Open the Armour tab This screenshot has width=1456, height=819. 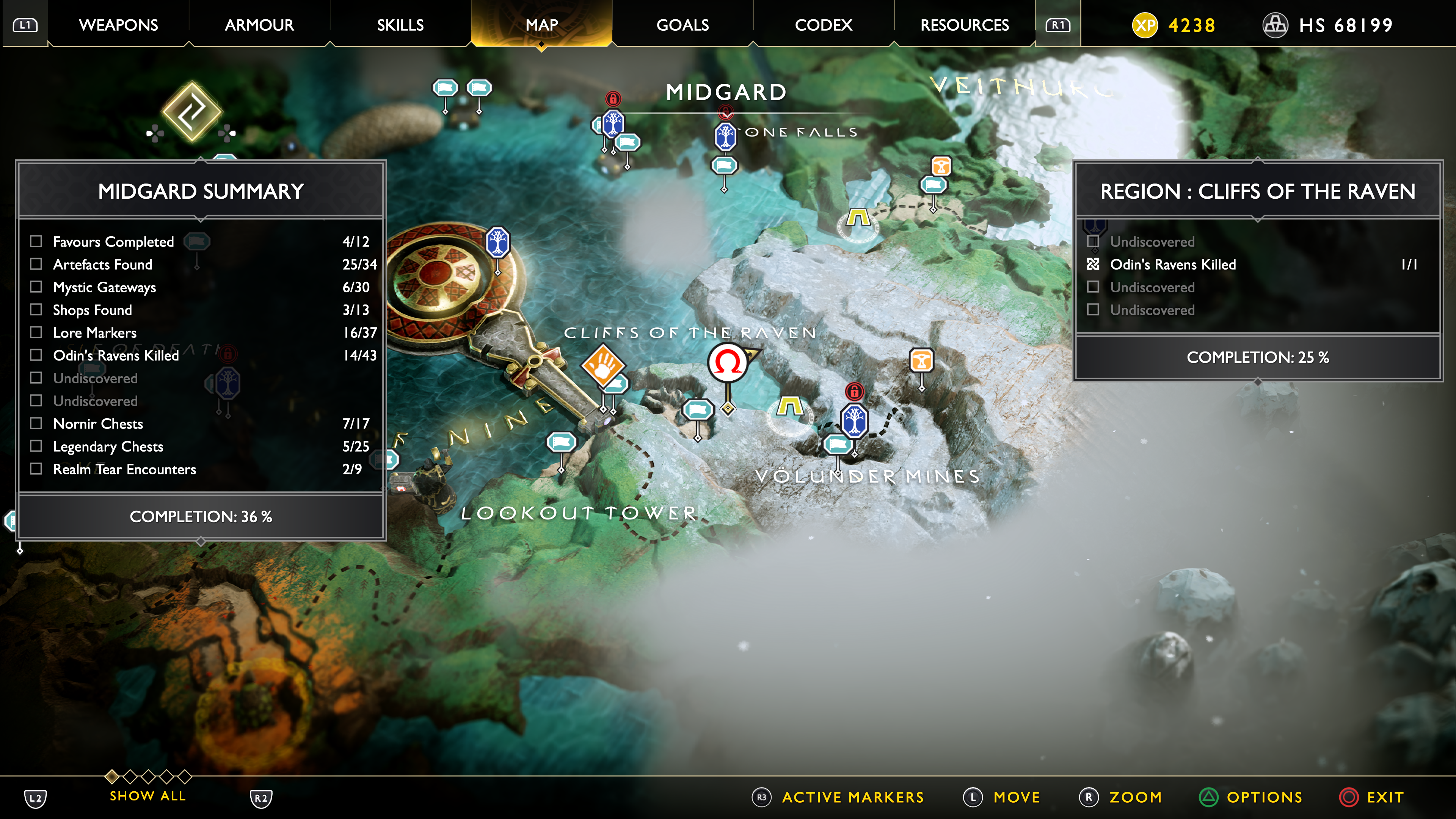tap(259, 25)
